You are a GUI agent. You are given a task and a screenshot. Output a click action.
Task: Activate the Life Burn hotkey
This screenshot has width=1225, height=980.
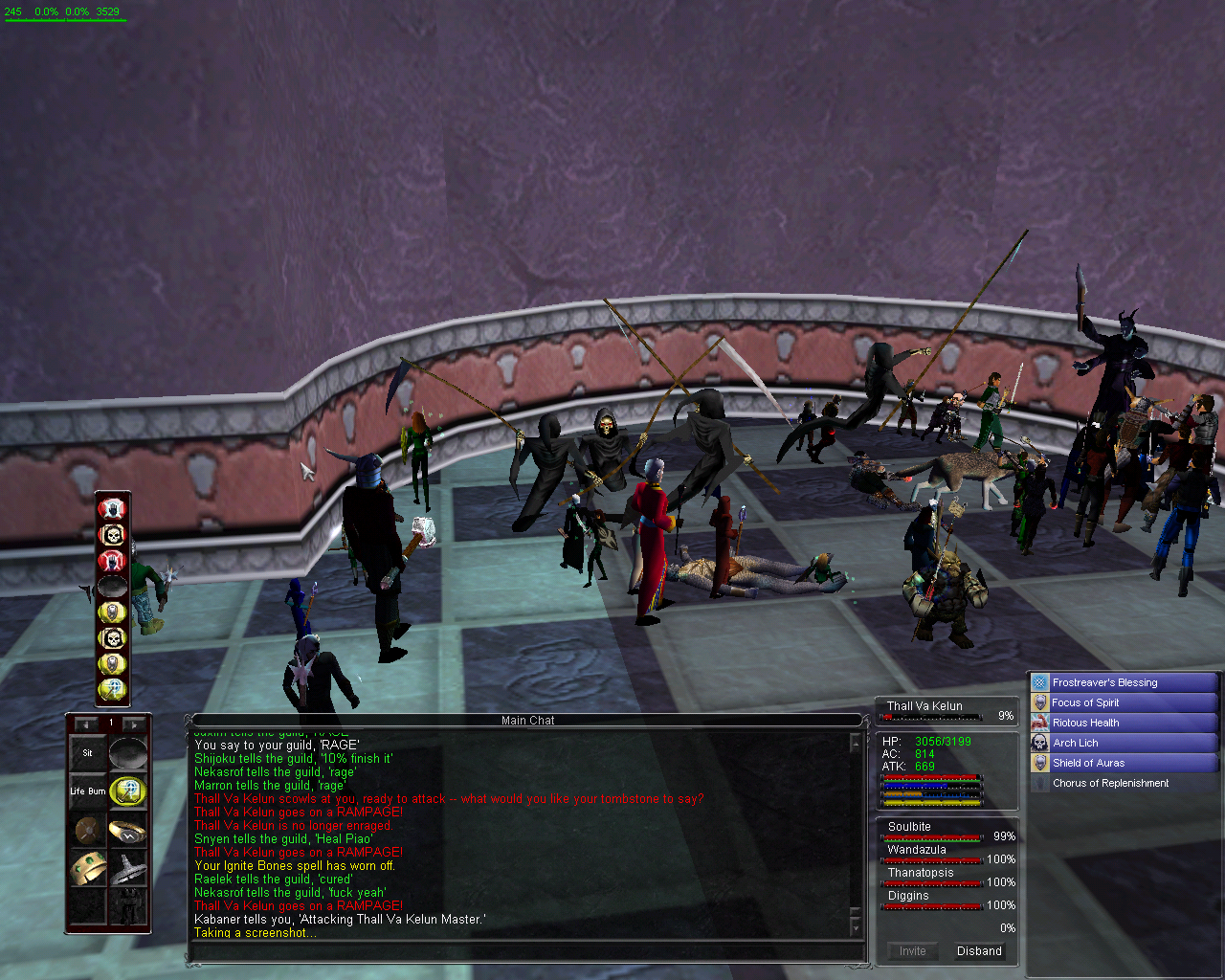click(x=87, y=791)
